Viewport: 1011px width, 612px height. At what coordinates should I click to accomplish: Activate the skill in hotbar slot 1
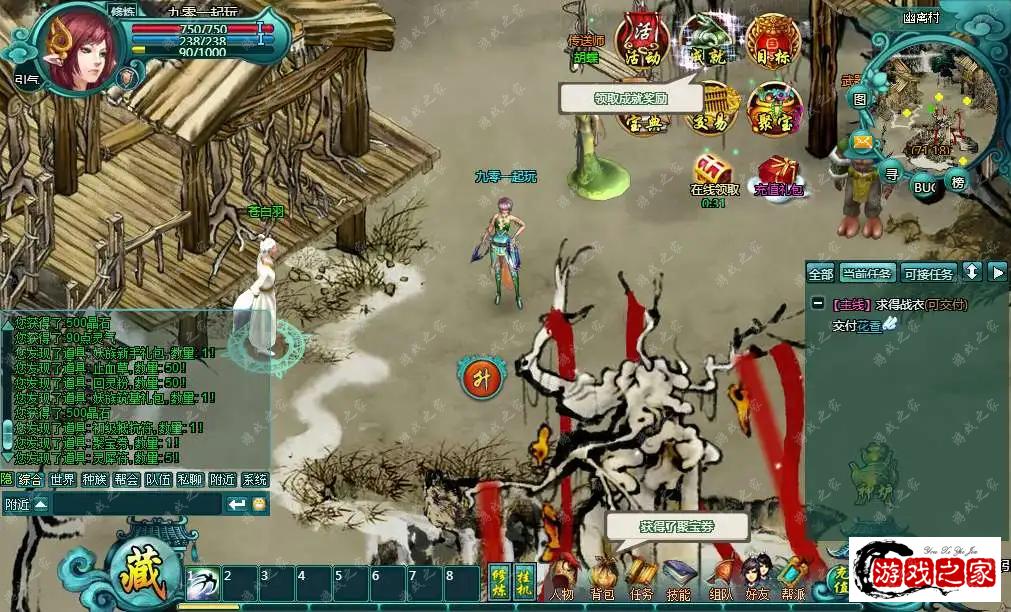point(203,583)
